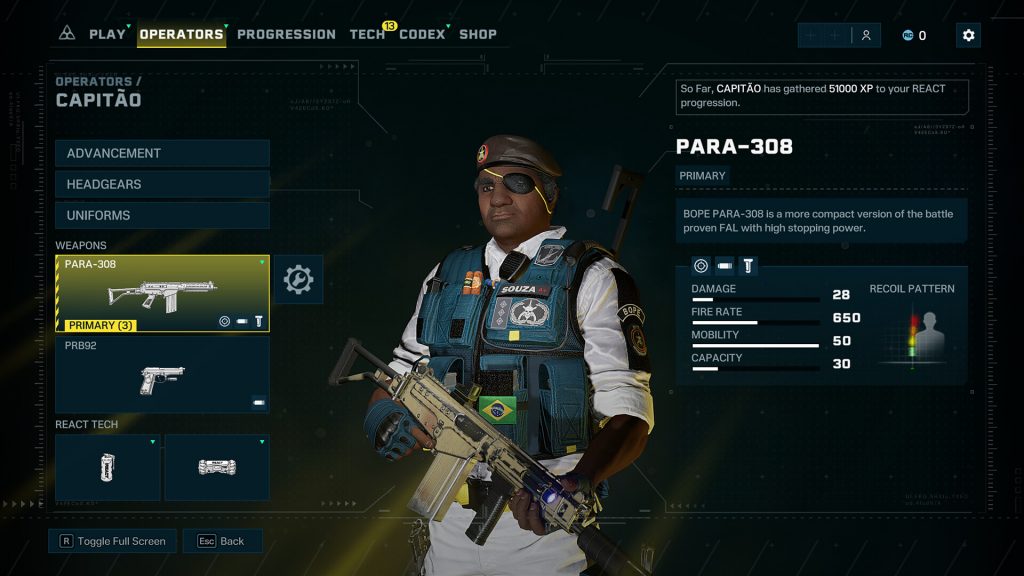Select the second REACT tech gadget slot
1024x576 pixels.
pyautogui.click(x=217, y=467)
